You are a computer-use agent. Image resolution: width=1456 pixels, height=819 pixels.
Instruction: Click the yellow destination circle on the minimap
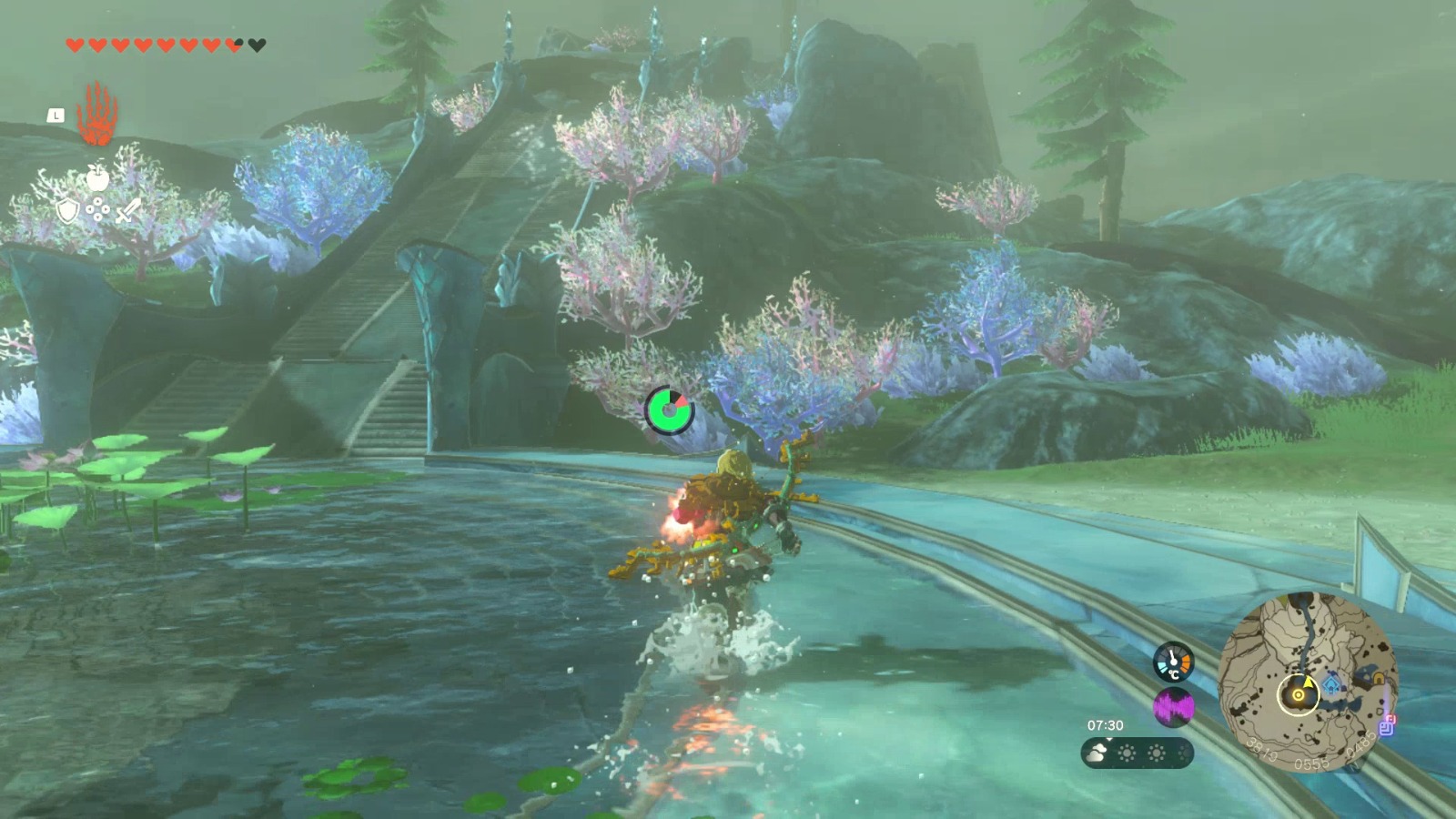point(1299,694)
